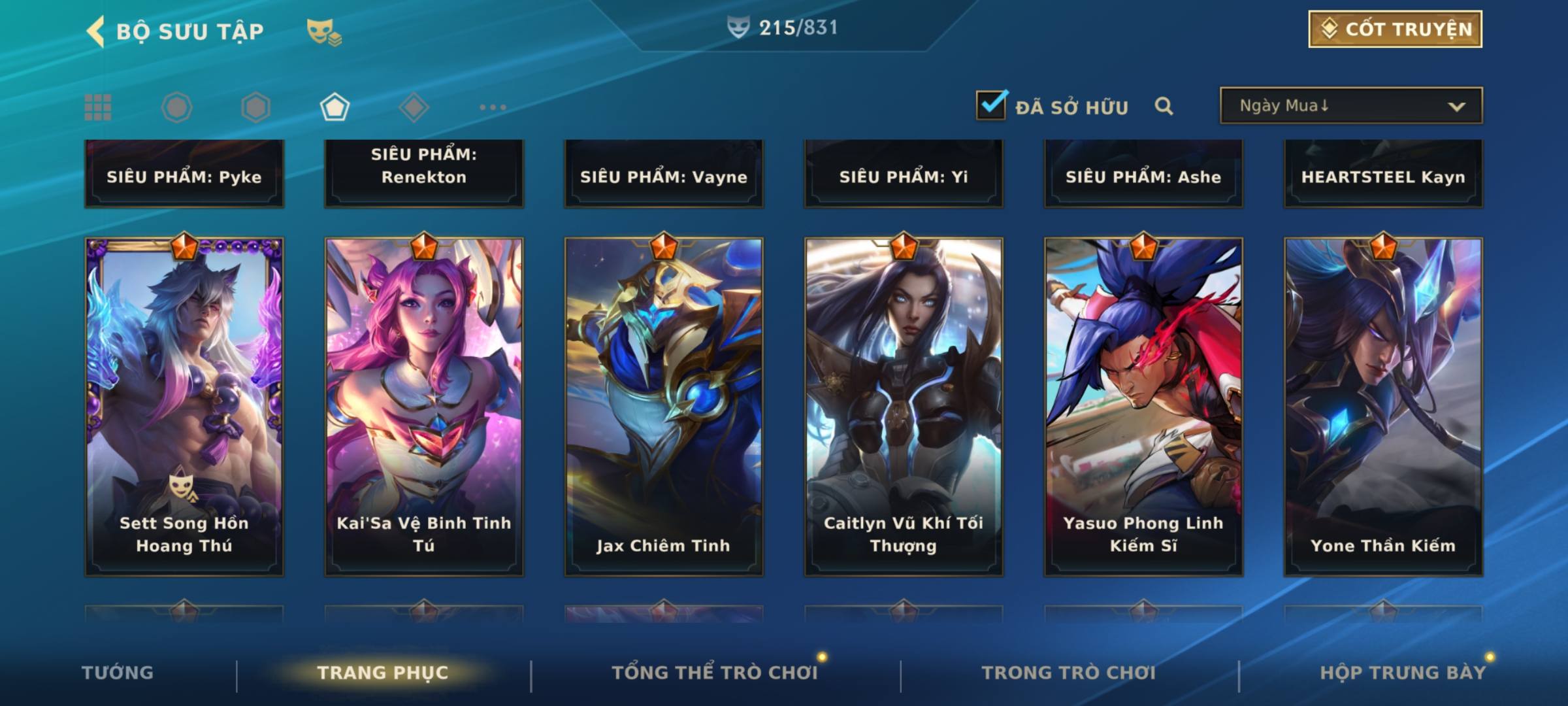1568x706 pixels.
Task: Open the skin search magnifier
Action: tap(1164, 106)
